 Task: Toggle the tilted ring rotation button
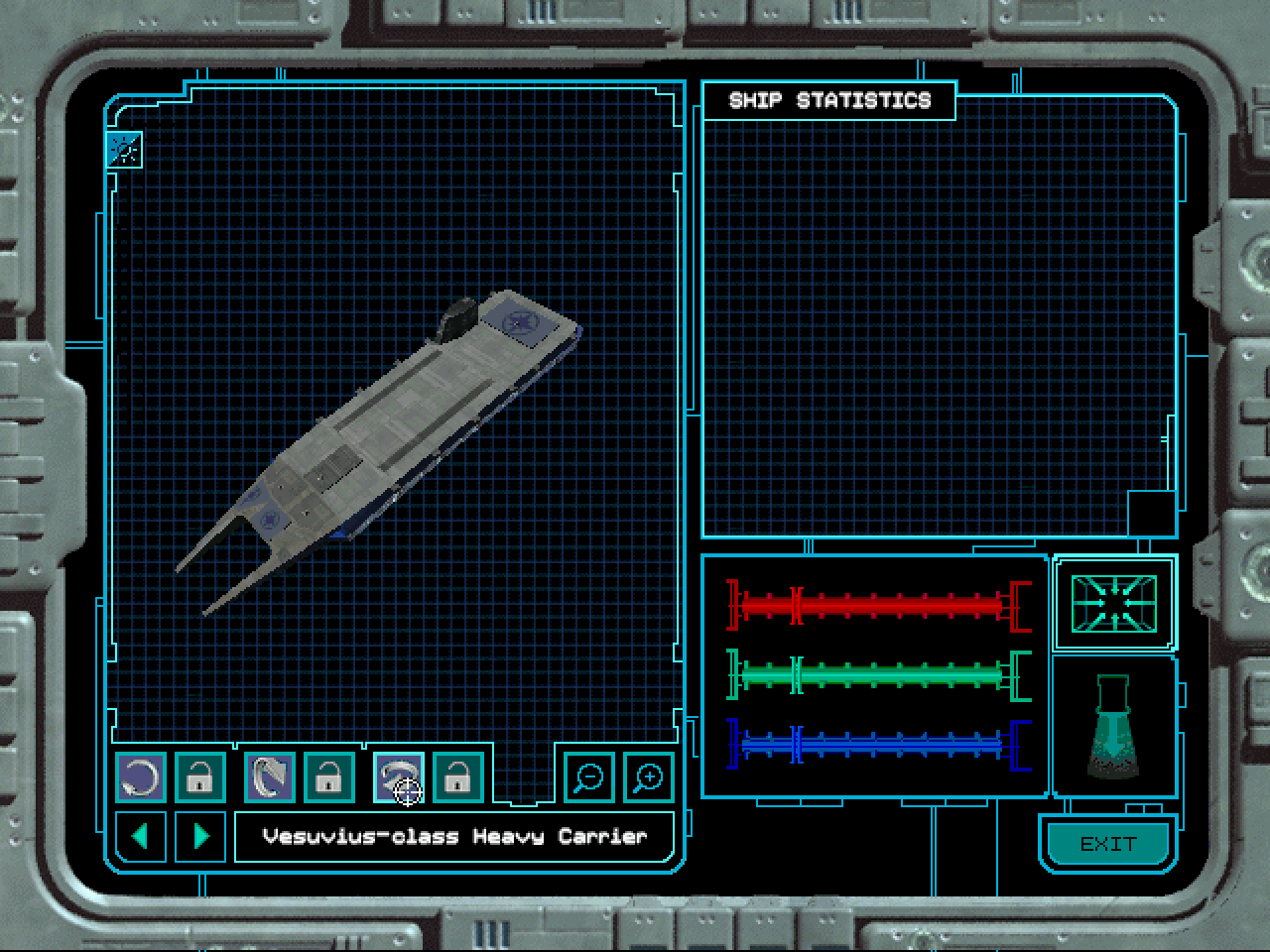click(x=269, y=777)
